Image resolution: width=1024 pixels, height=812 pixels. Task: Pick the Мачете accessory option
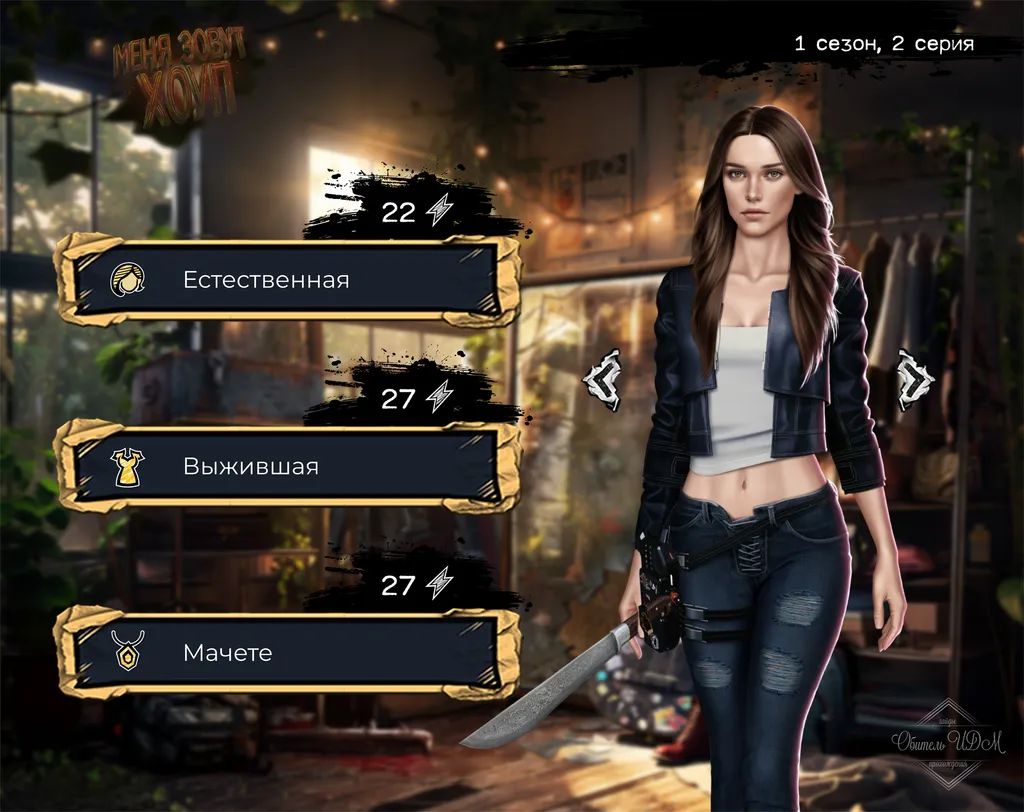[286, 653]
